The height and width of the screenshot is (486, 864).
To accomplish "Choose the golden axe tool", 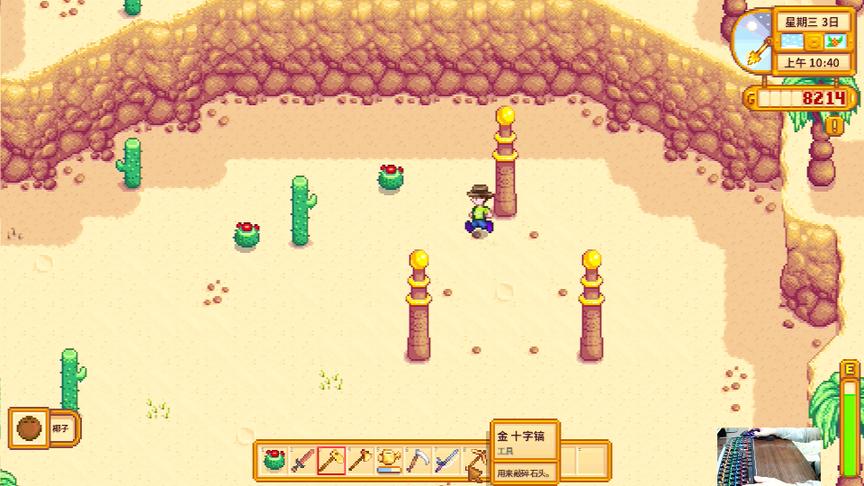I will (360, 460).
